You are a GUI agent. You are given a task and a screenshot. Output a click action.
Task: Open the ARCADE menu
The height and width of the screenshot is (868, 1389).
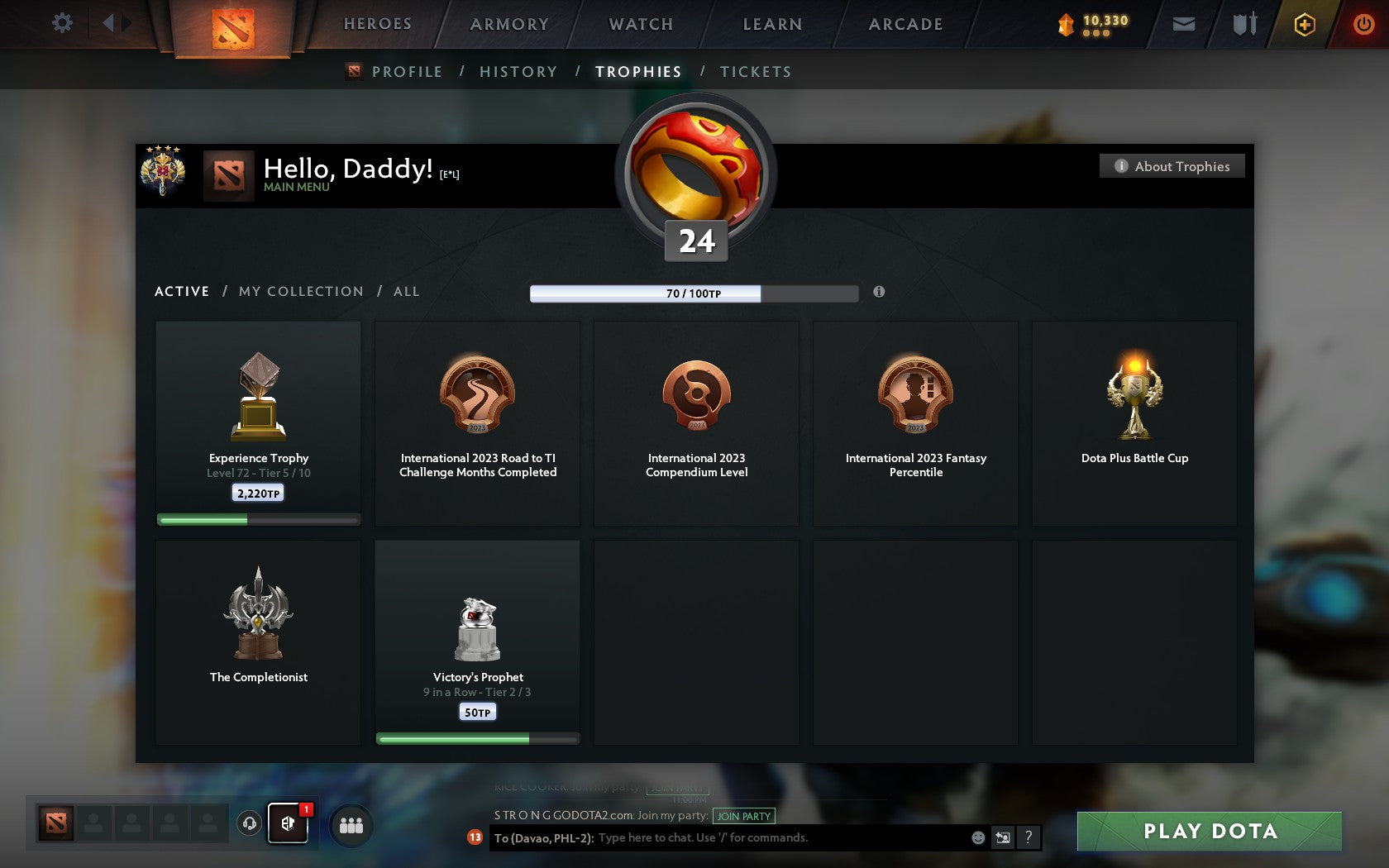905,24
